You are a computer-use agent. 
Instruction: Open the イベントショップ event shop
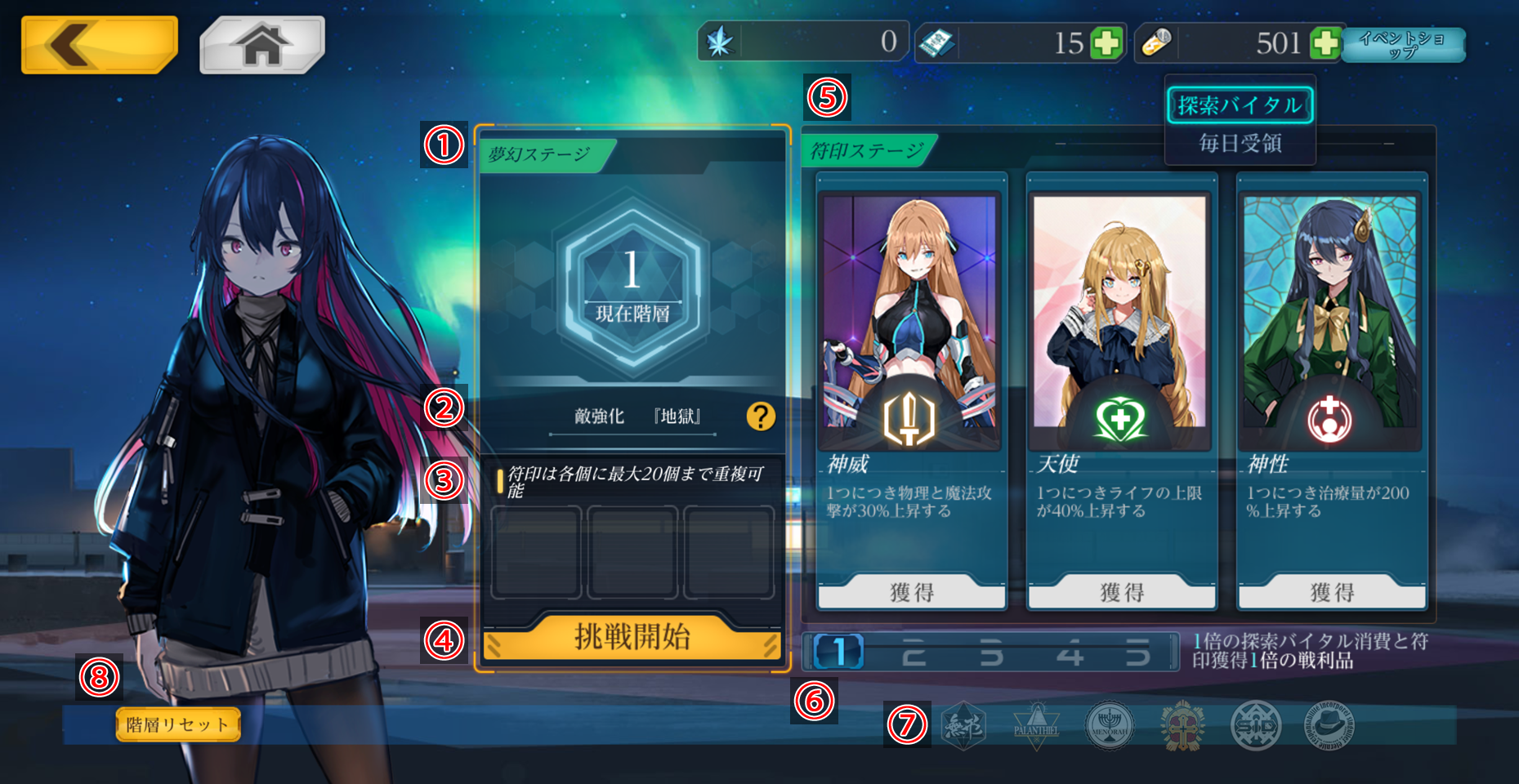click(x=1403, y=45)
